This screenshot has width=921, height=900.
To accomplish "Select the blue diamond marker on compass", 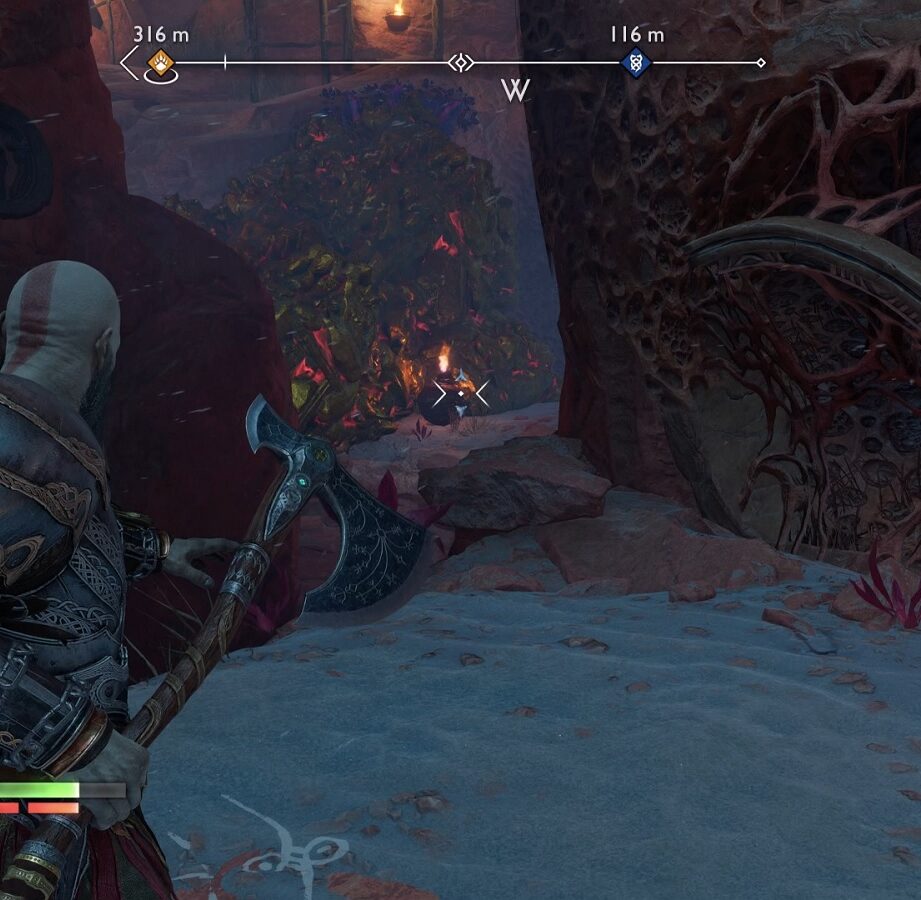I will pyautogui.click(x=635, y=63).
